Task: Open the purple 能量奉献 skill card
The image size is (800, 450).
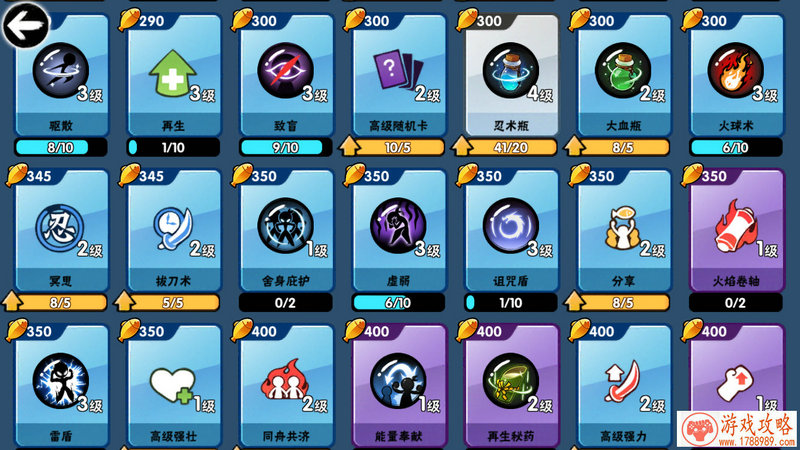Action: [x=399, y=385]
